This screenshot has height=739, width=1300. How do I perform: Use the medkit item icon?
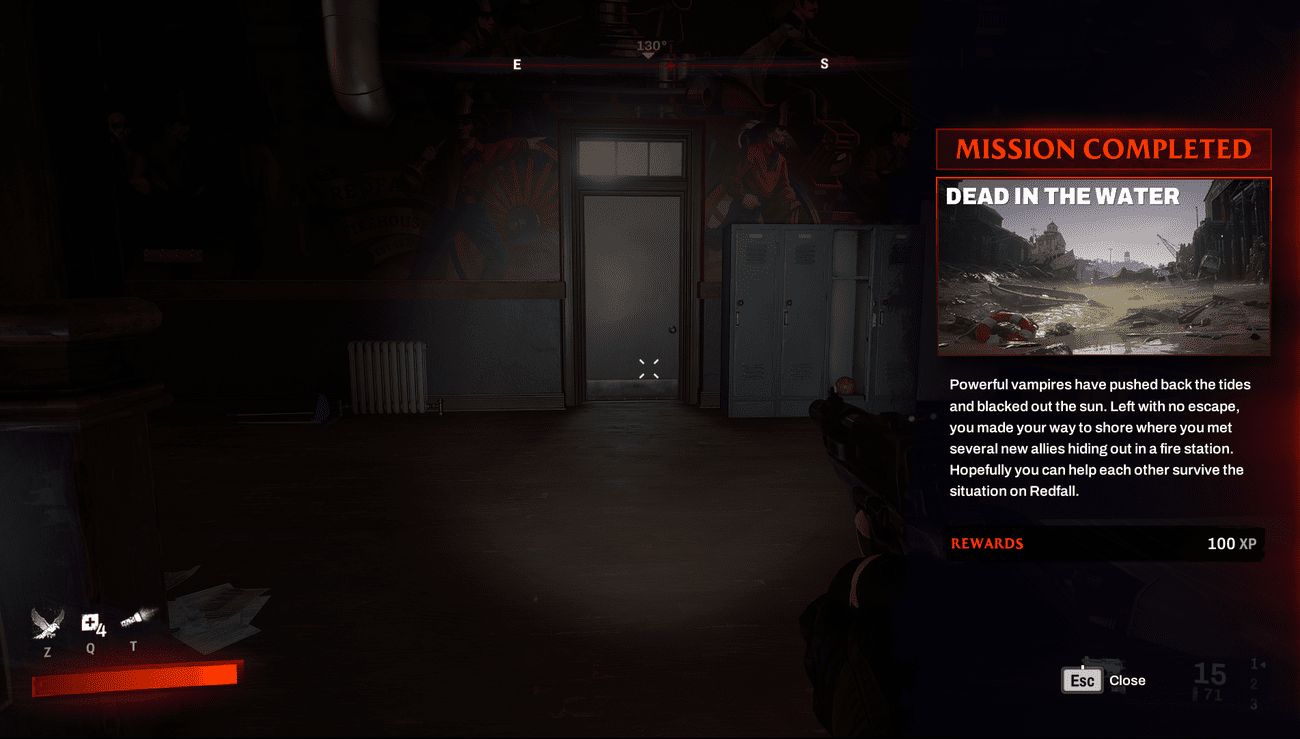(92, 625)
